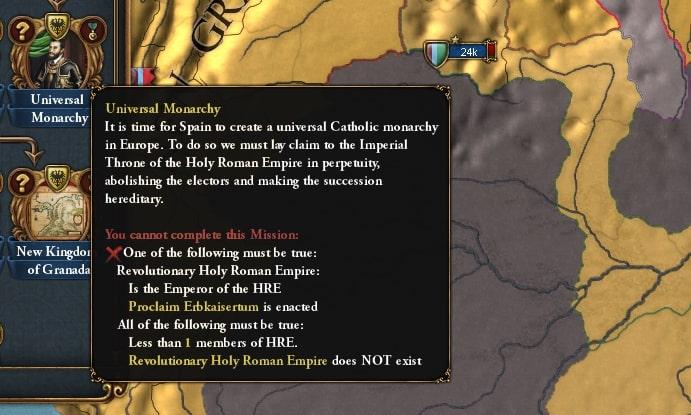
Task: Click the question mark above New Kingdom of Granada
Action: pos(21,184)
